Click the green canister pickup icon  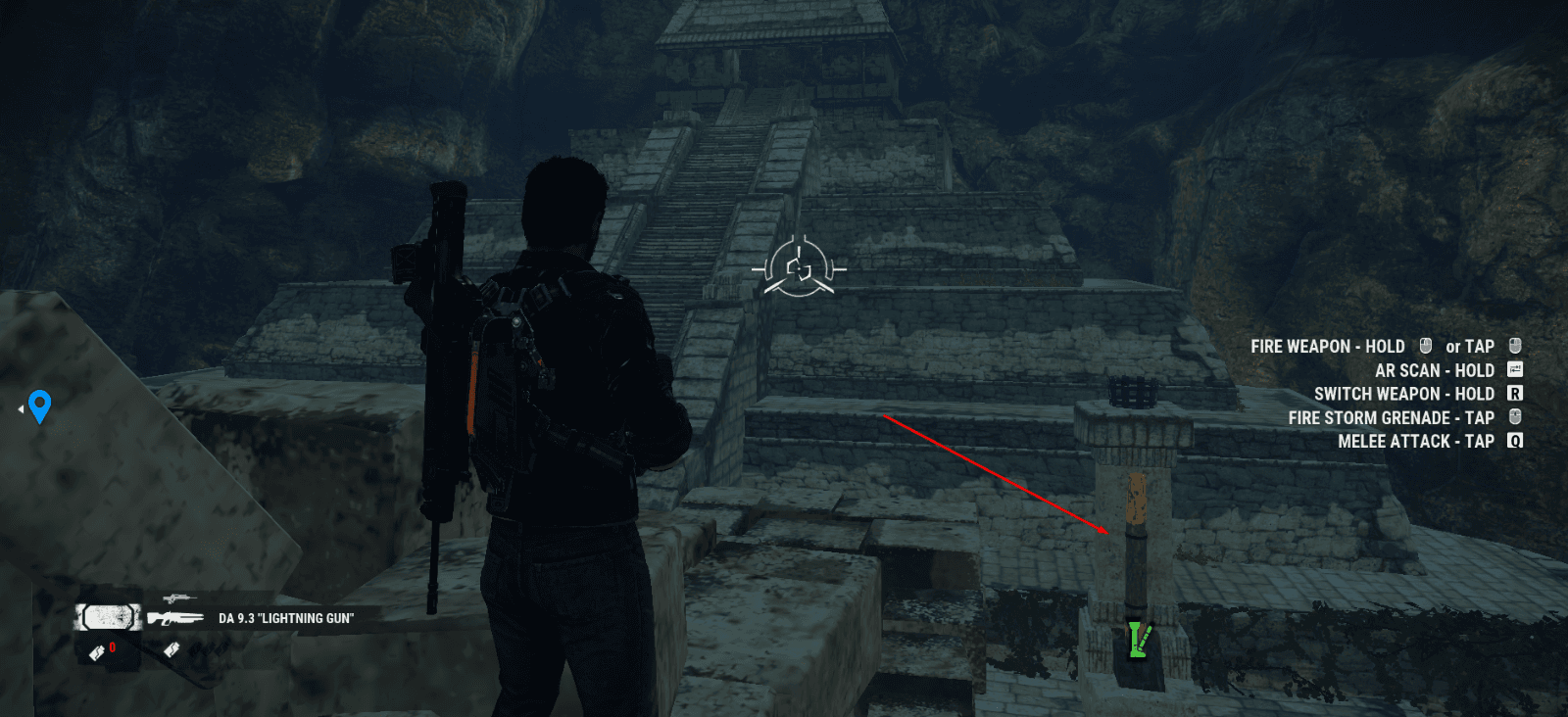1139,640
